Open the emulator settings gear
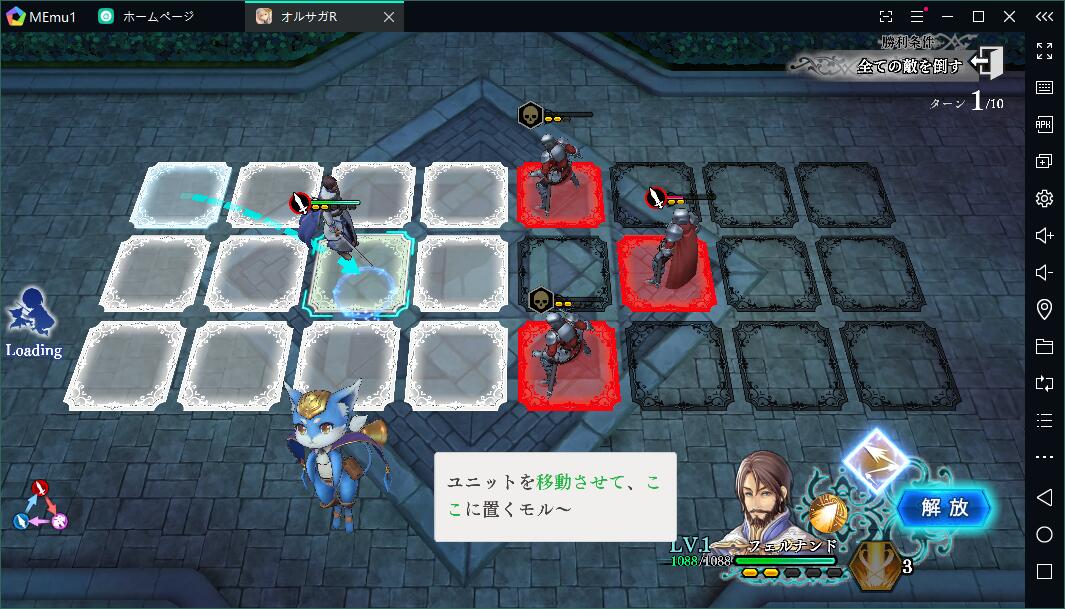This screenshot has height=609, width=1065. [1044, 198]
